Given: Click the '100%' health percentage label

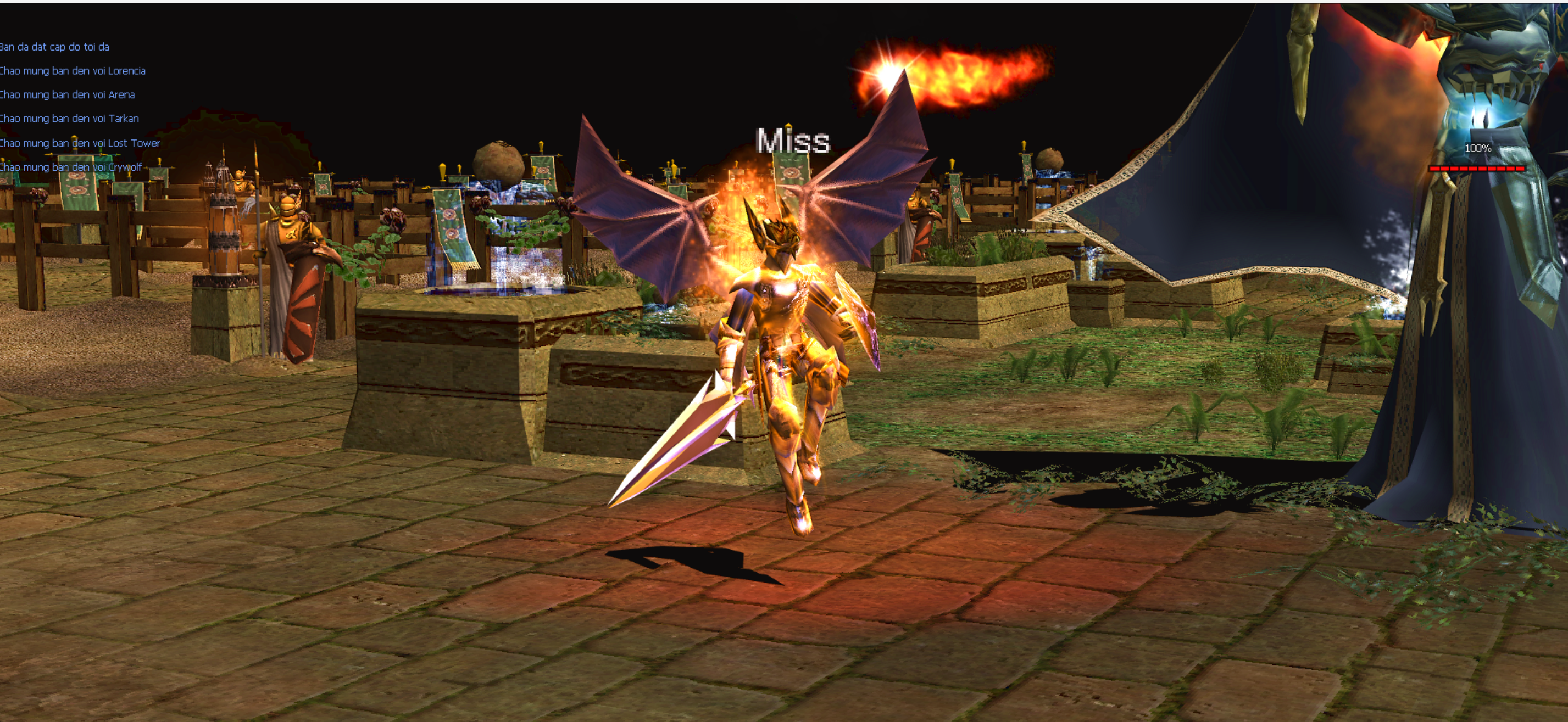Looking at the screenshot, I should point(1477,148).
